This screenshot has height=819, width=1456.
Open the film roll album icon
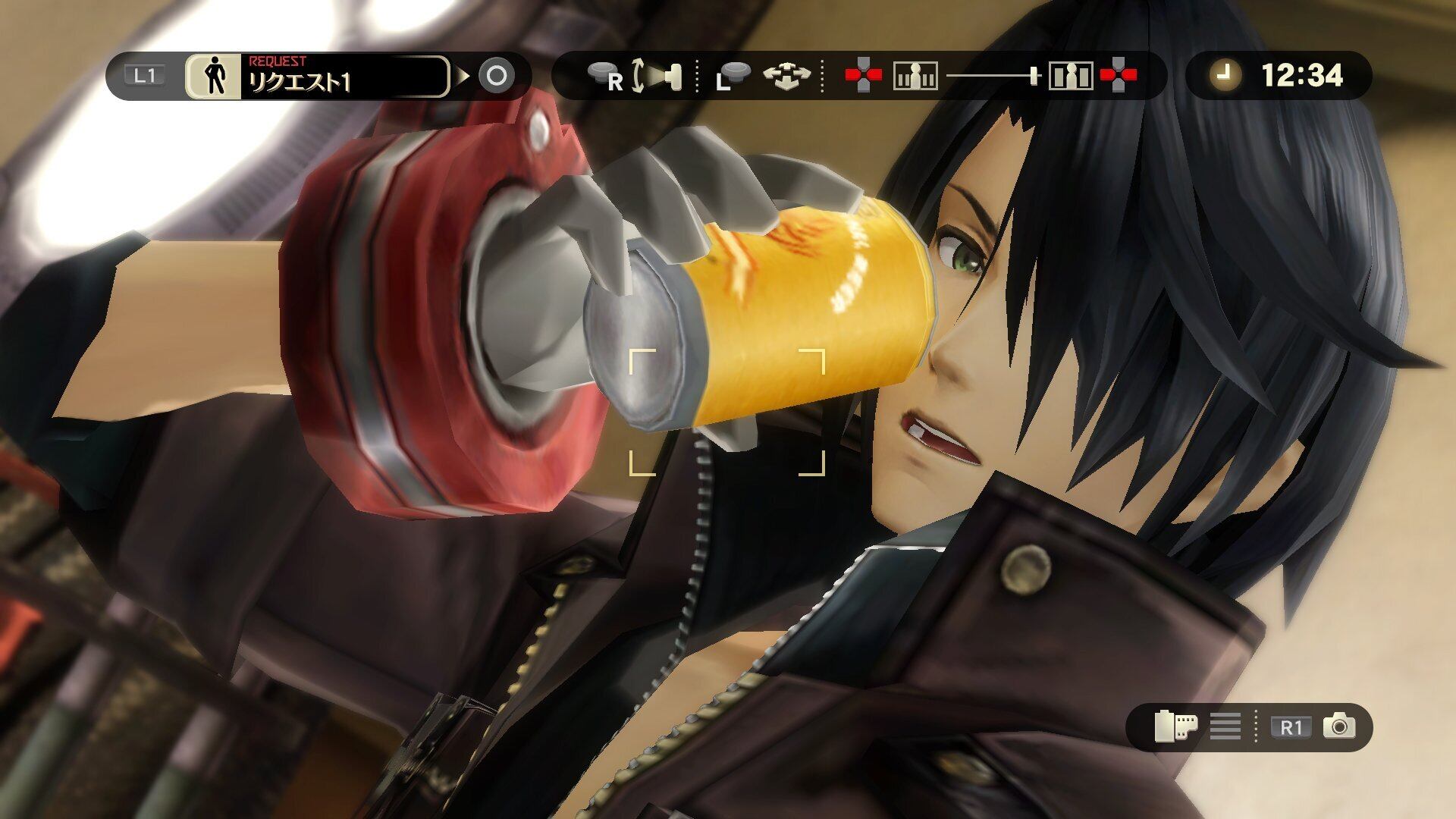point(1175,726)
